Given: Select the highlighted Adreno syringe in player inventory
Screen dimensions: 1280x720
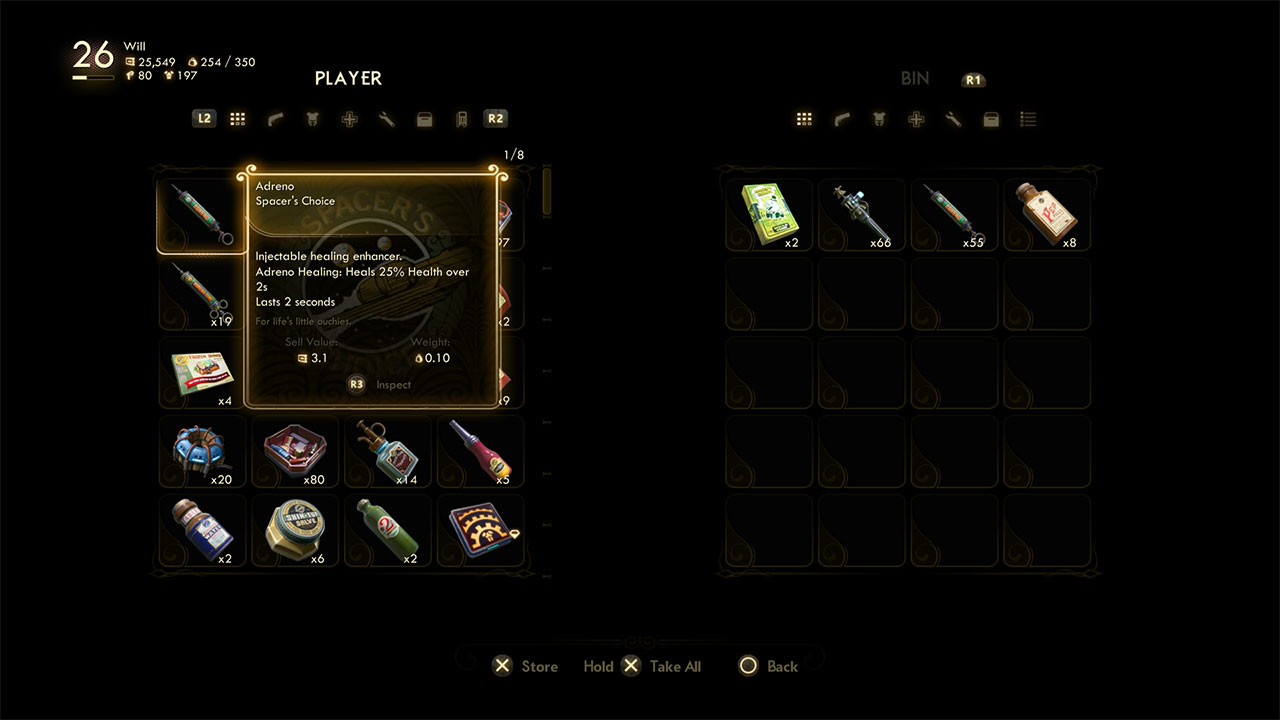Looking at the screenshot, I should click(x=200, y=214).
